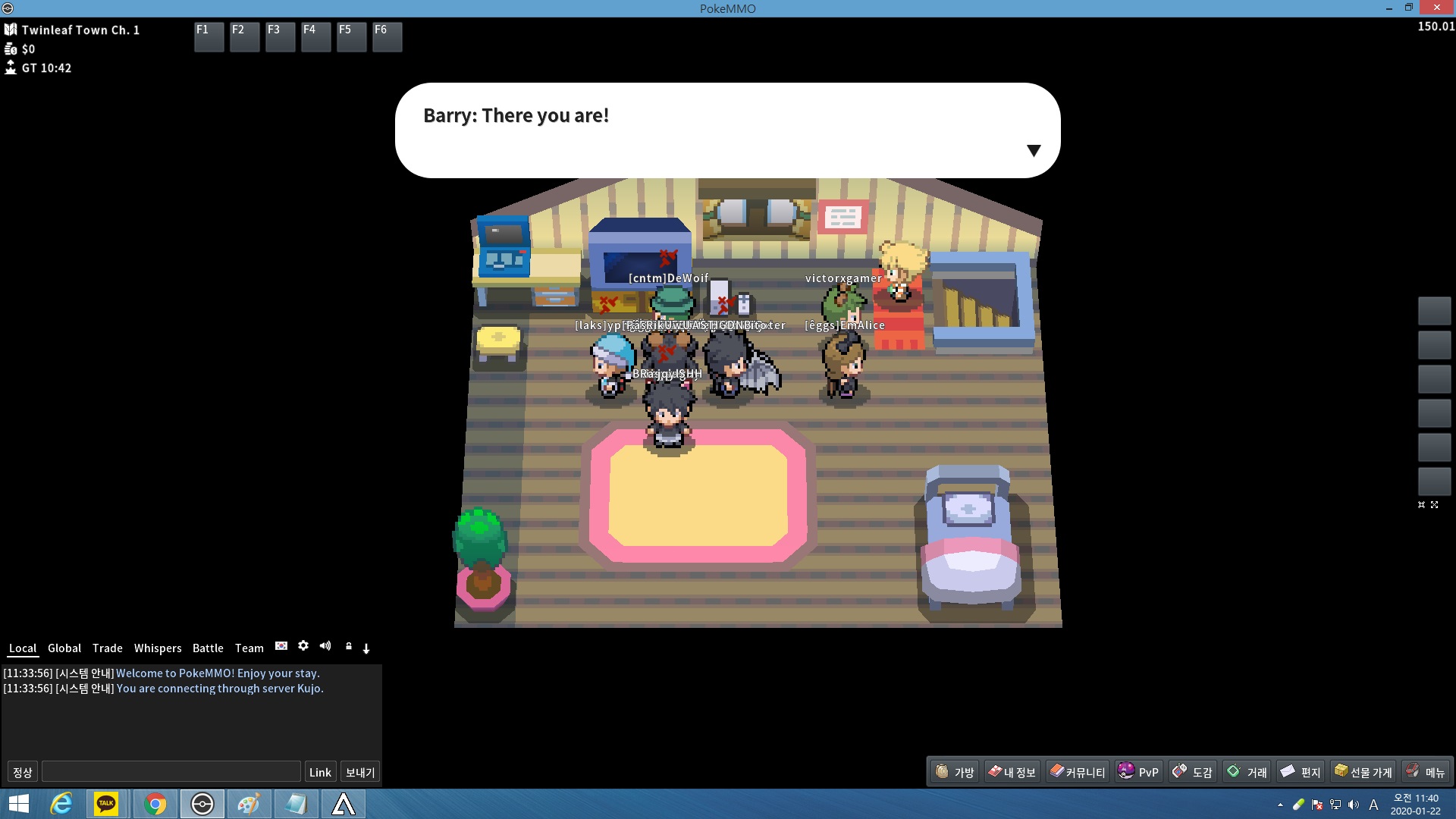The image size is (1456, 819).
Task: Advance Barry's dialogue with the arrow
Action: (1033, 150)
